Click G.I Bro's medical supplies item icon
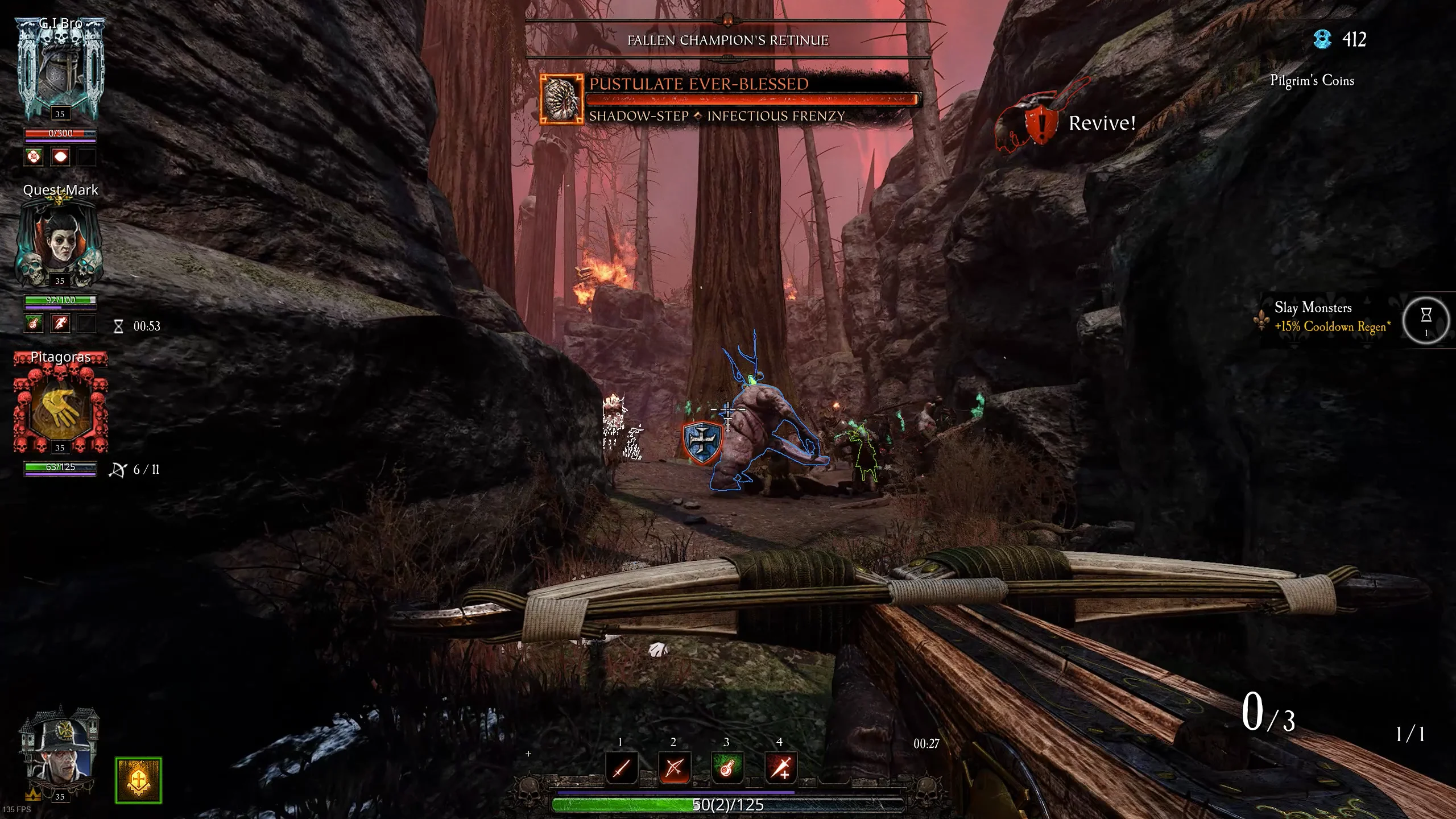The image size is (1456, 819). click(34, 156)
